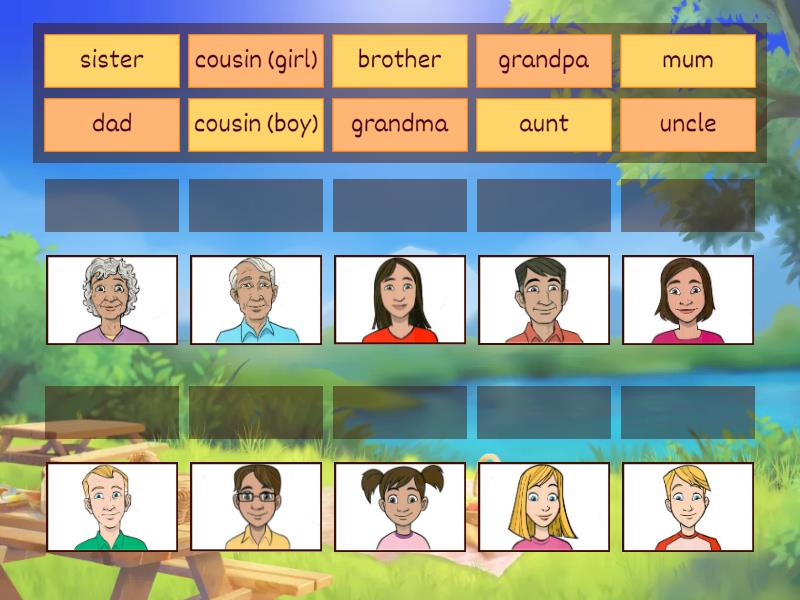Viewport: 800px width, 600px height.
Task: Choose the girl with pigtails picture
Action: point(400,507)
